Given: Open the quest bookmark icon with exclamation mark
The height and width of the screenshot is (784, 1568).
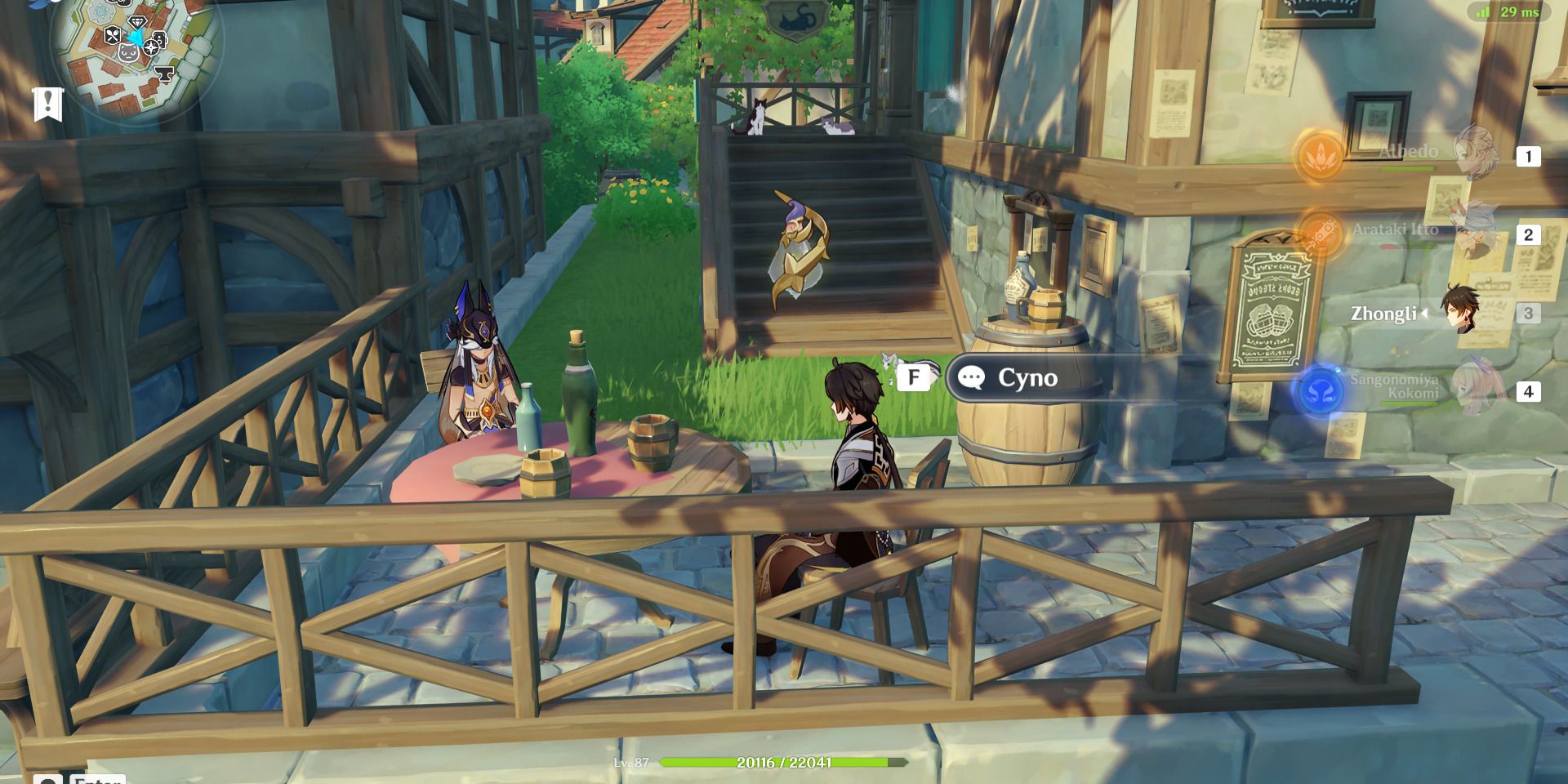Looking at the screenshot, I should [x=47, y=105].
